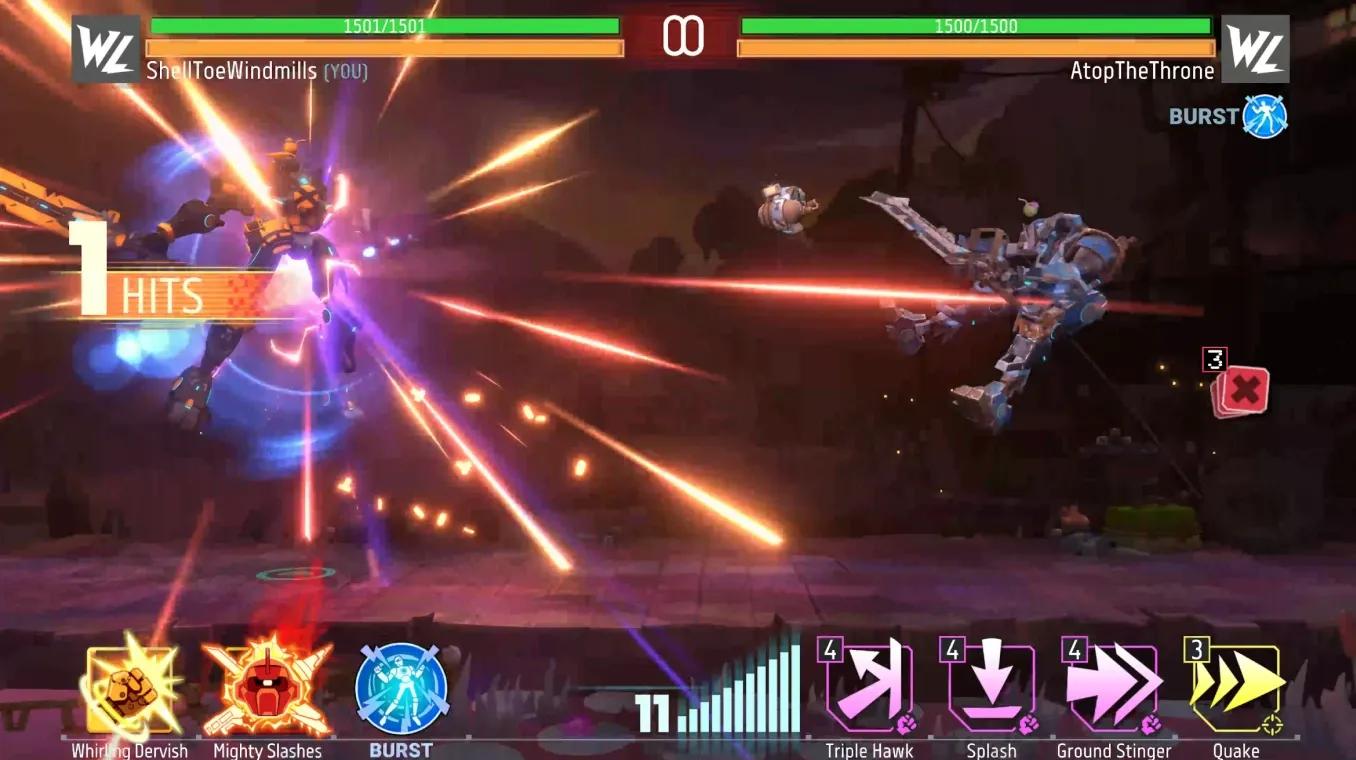Viewport: 1356px width, 760px height.
Task: Click the opponent's BURST indicator icon
Action: point(1267,115)
